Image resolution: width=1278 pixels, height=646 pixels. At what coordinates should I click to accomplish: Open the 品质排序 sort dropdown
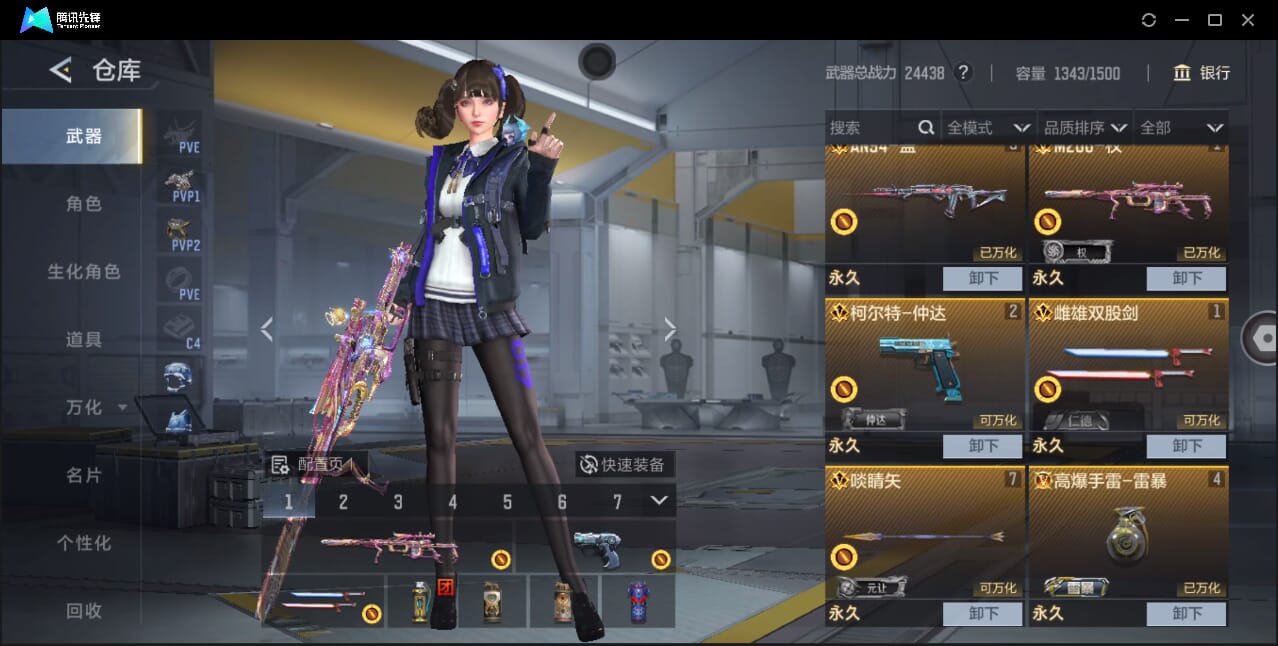click(1085, 128)
